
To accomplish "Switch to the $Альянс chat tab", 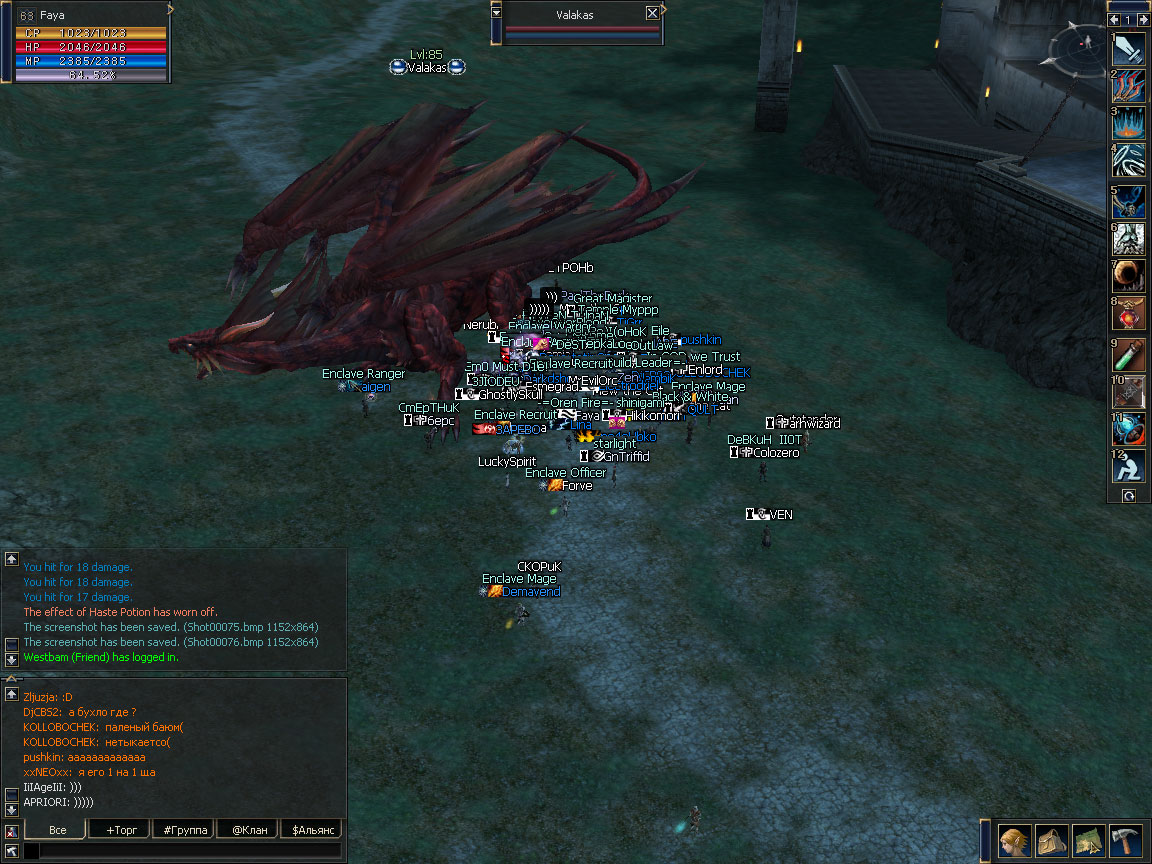I will click(x=312, y=830).
